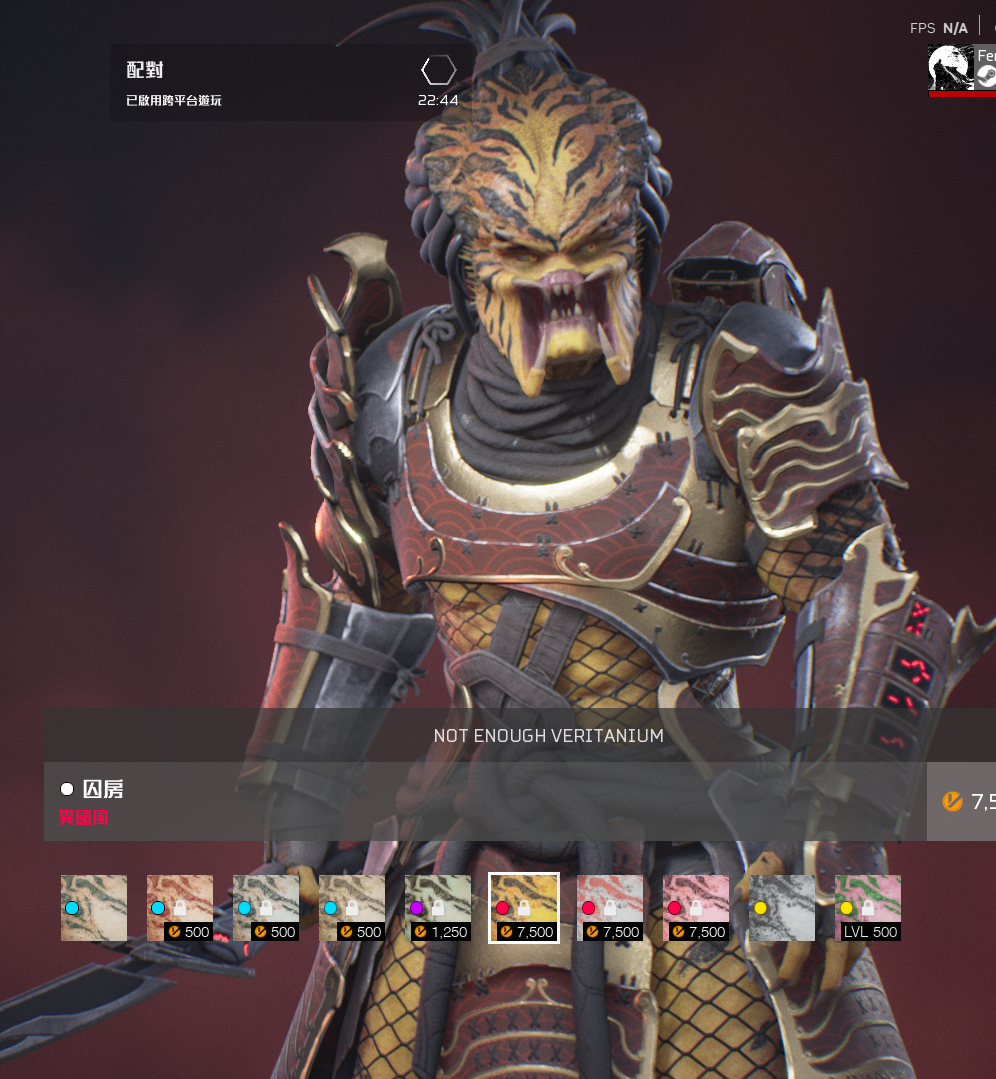
Task: Select the unlocked gray-and-white camo swatch
Action: click(x=782, y=908)
